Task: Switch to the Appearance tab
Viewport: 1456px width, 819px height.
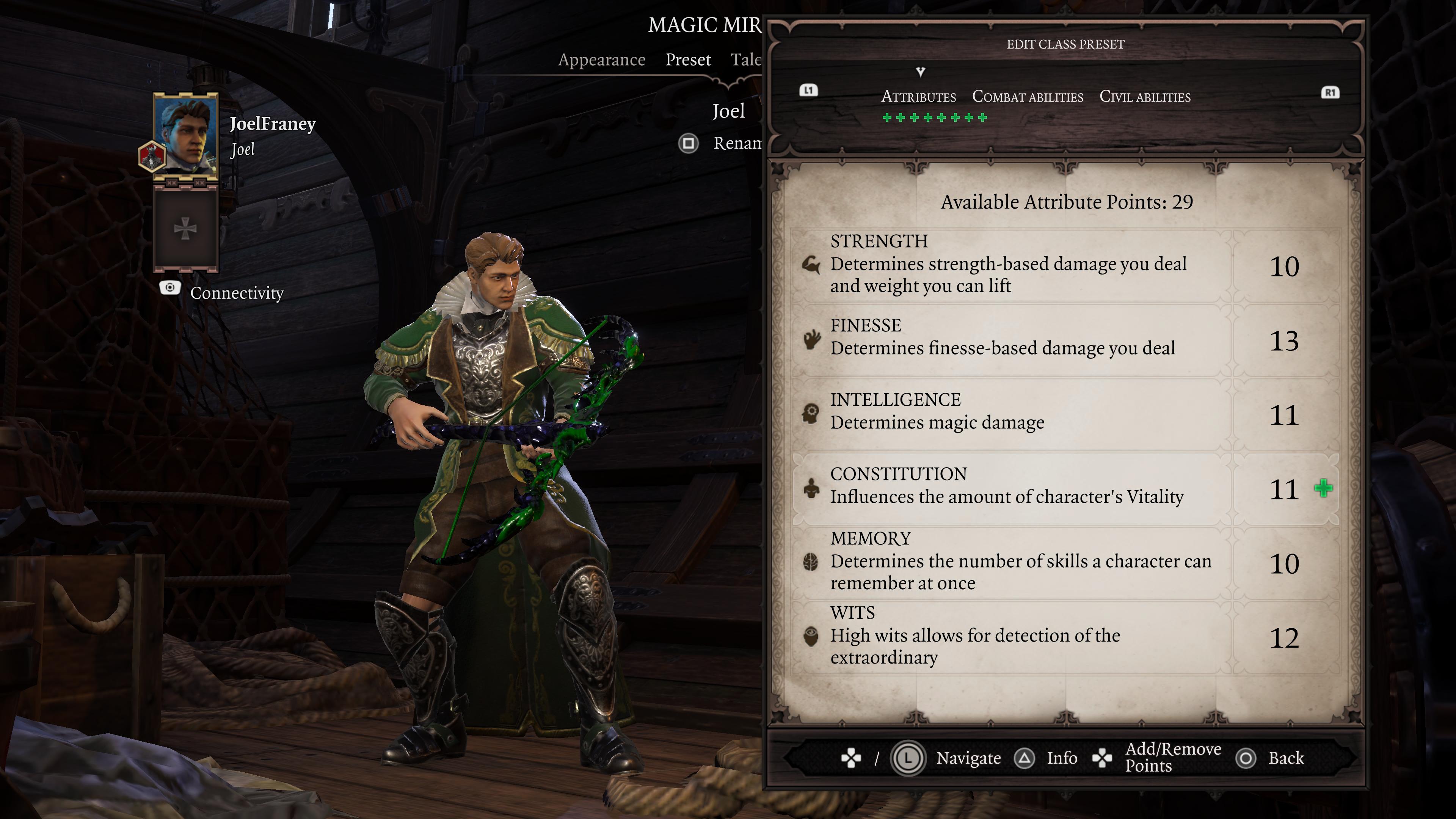Action: point(602,60)
